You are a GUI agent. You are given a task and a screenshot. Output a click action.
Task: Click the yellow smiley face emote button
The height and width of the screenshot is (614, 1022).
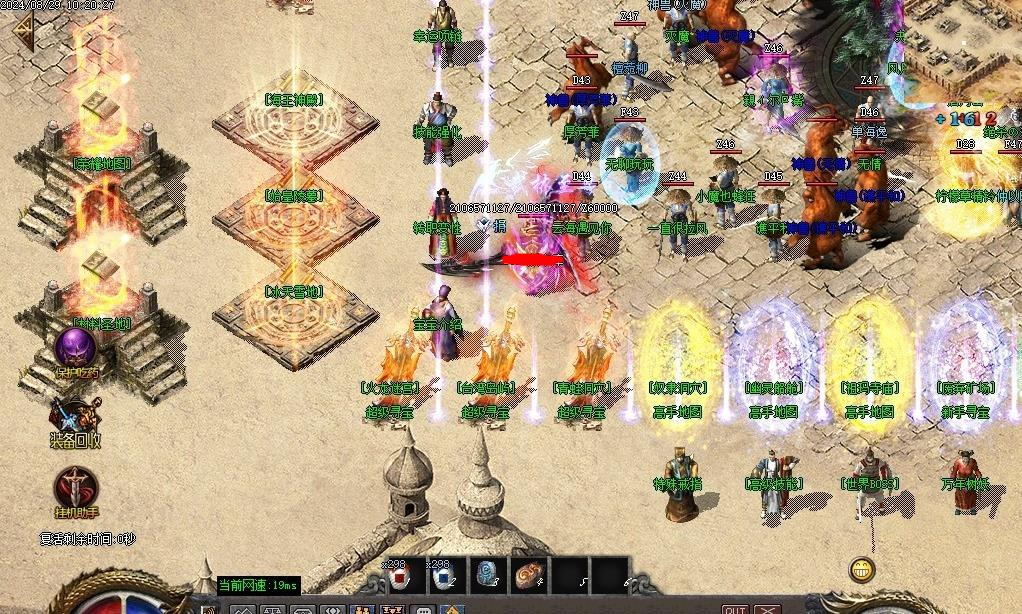click(x=861, y=570)
